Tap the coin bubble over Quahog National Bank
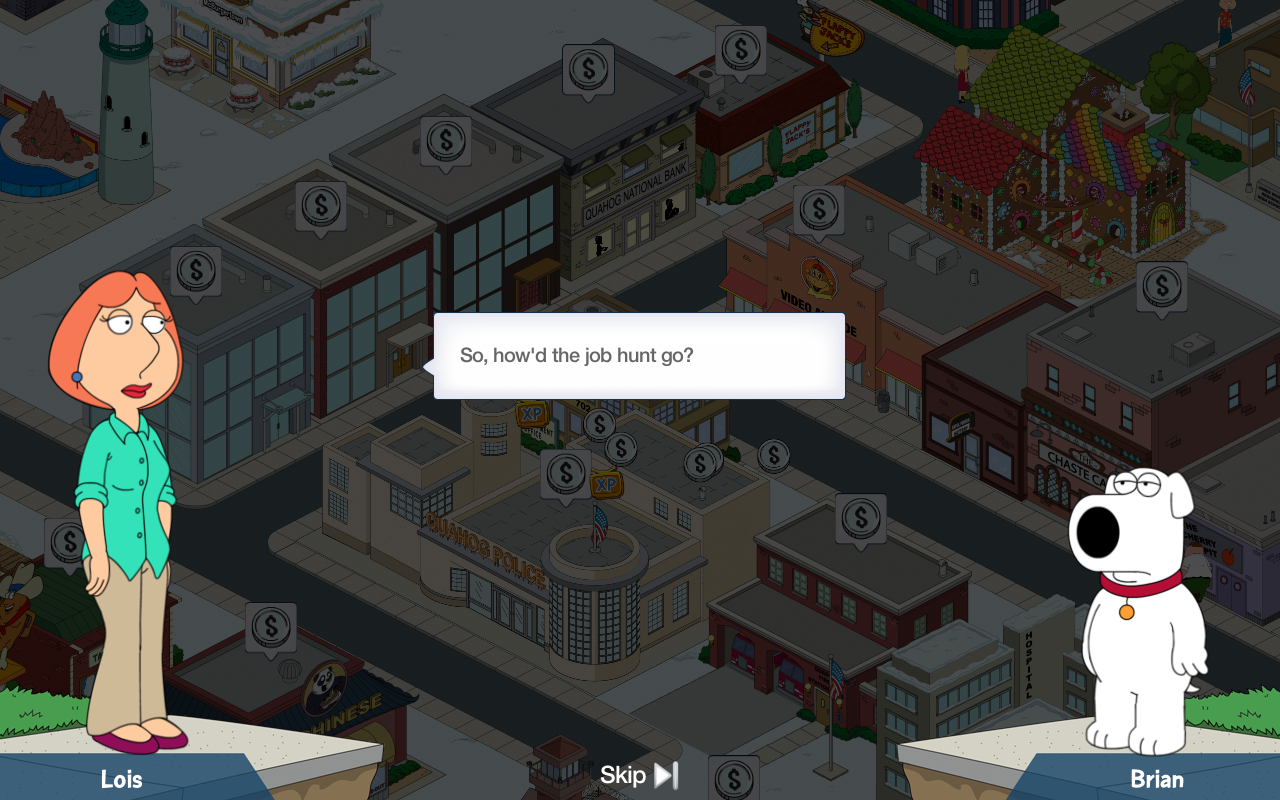 point(587,69)
